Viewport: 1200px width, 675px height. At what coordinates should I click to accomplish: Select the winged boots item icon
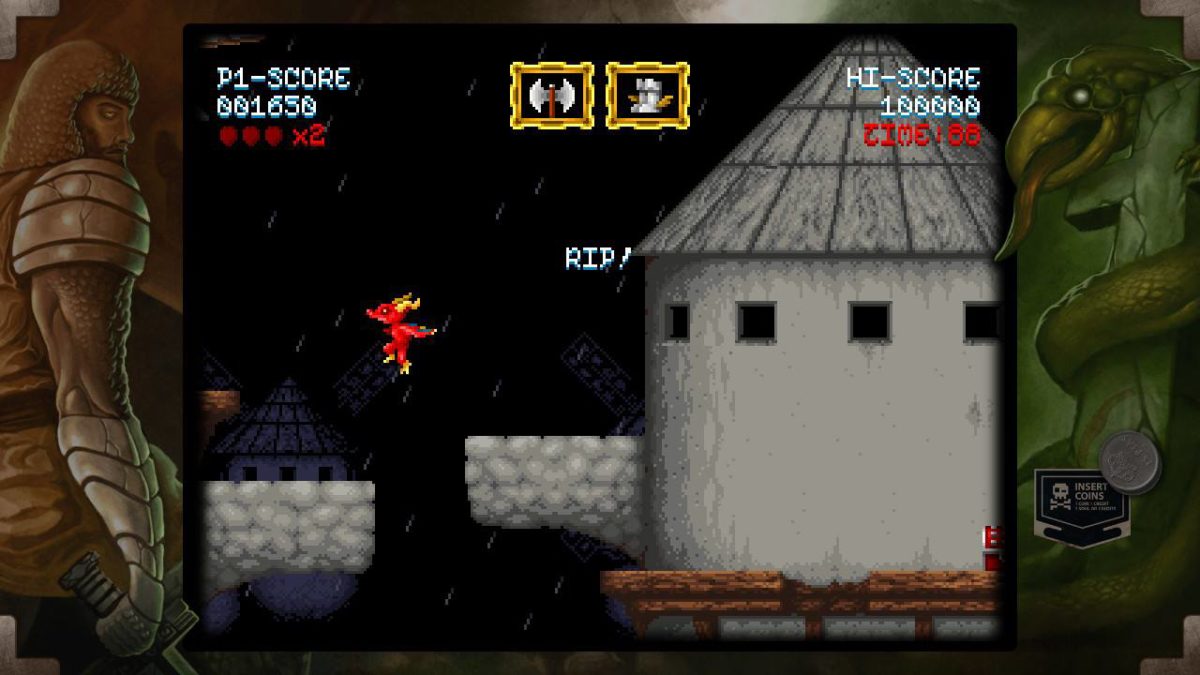click(x=647, y=96)
